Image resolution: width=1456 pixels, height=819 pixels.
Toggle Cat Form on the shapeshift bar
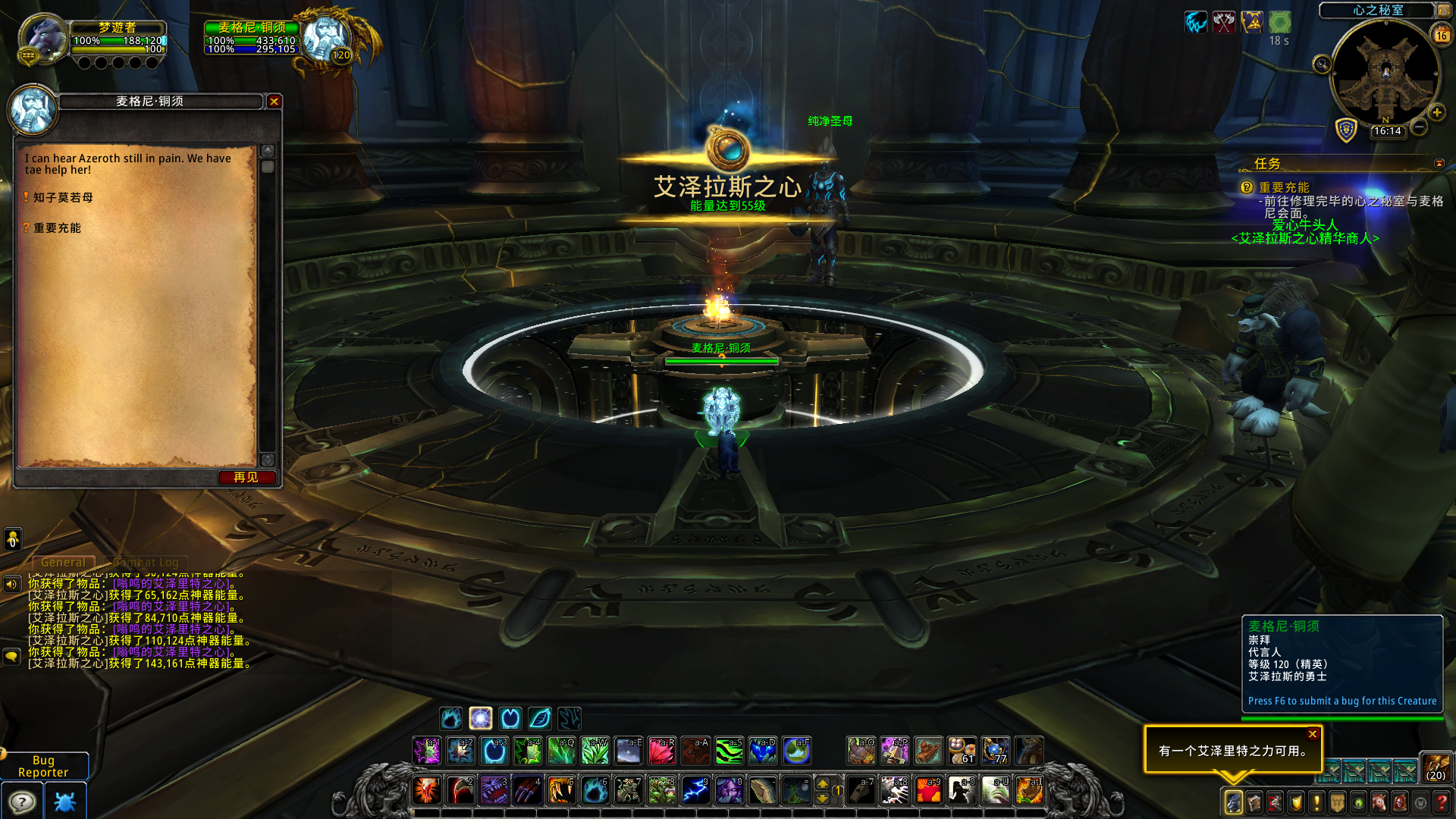click(510, 718)
